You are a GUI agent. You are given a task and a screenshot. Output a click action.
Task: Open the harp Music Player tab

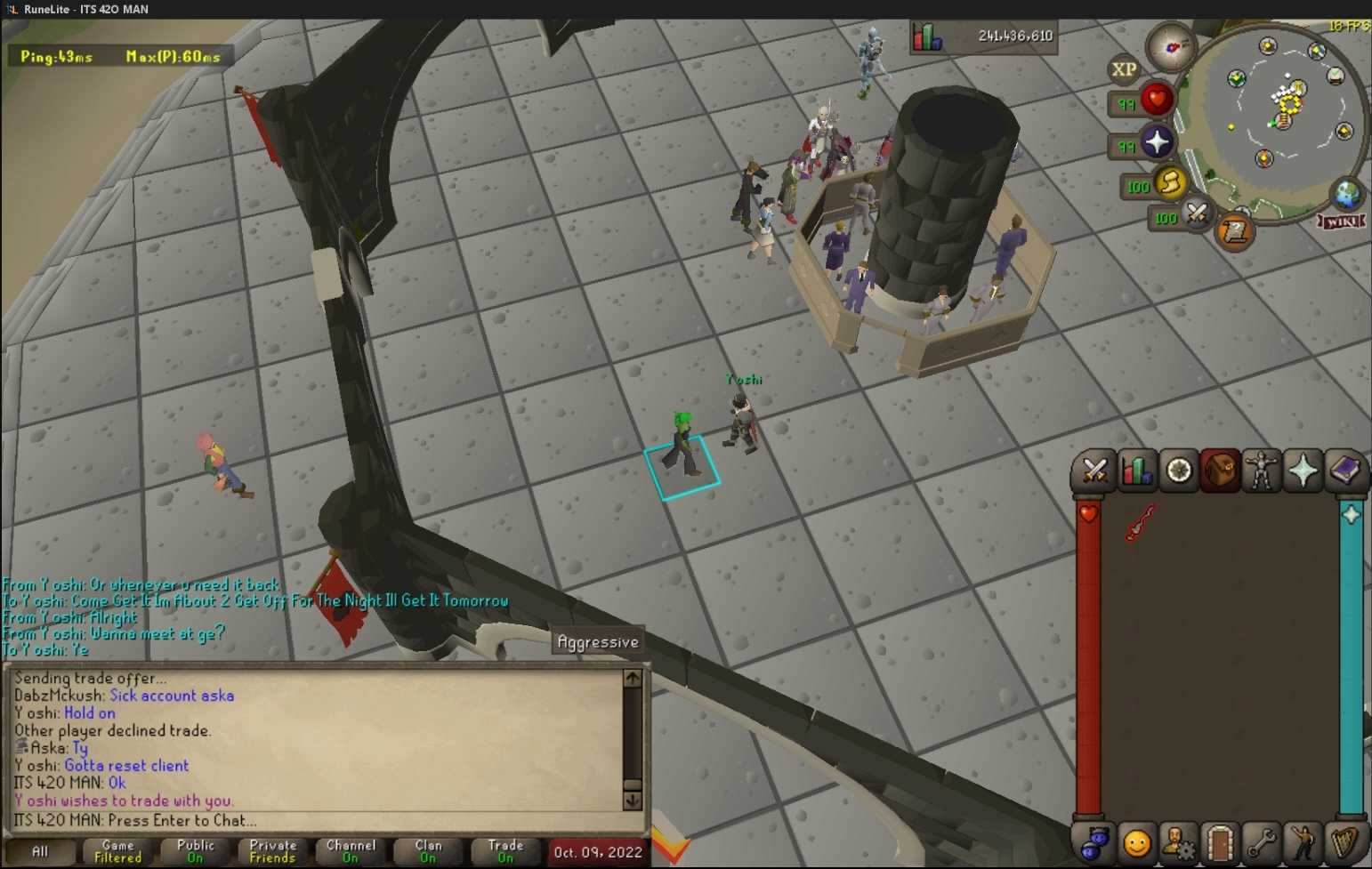click(x=1344, y=842)
